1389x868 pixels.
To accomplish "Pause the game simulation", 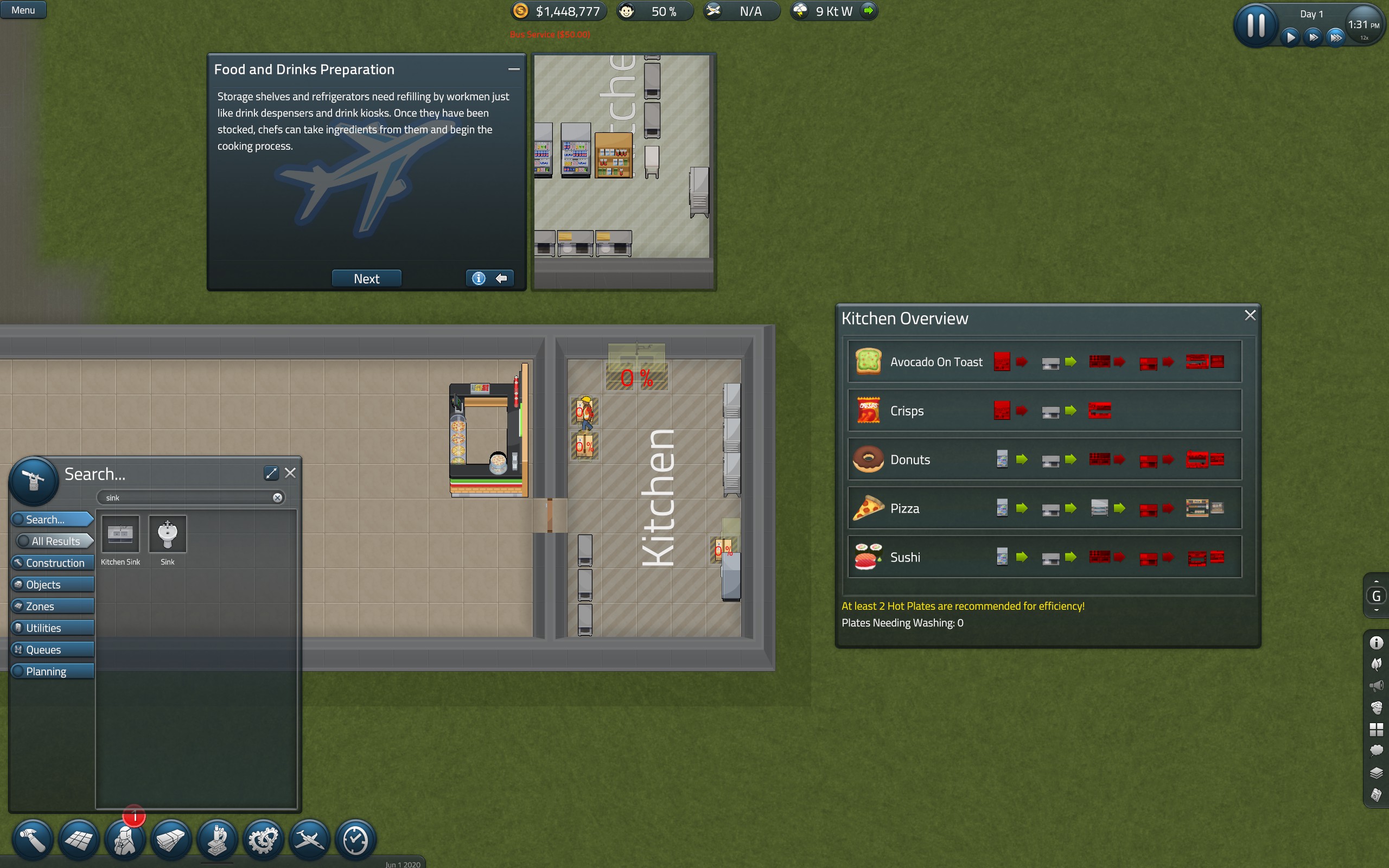I will (1256, 26).
